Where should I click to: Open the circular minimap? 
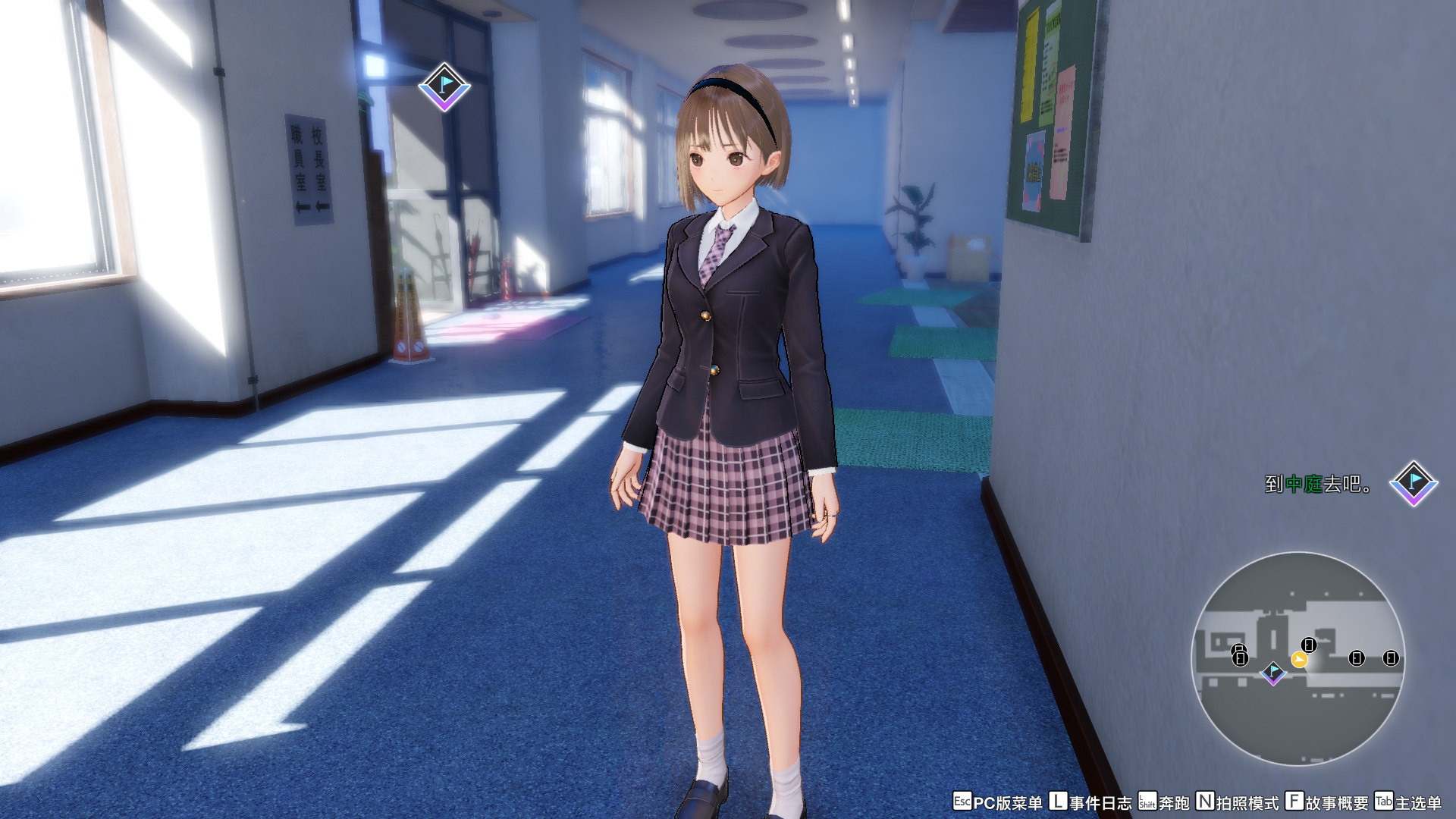point(1298,657)
